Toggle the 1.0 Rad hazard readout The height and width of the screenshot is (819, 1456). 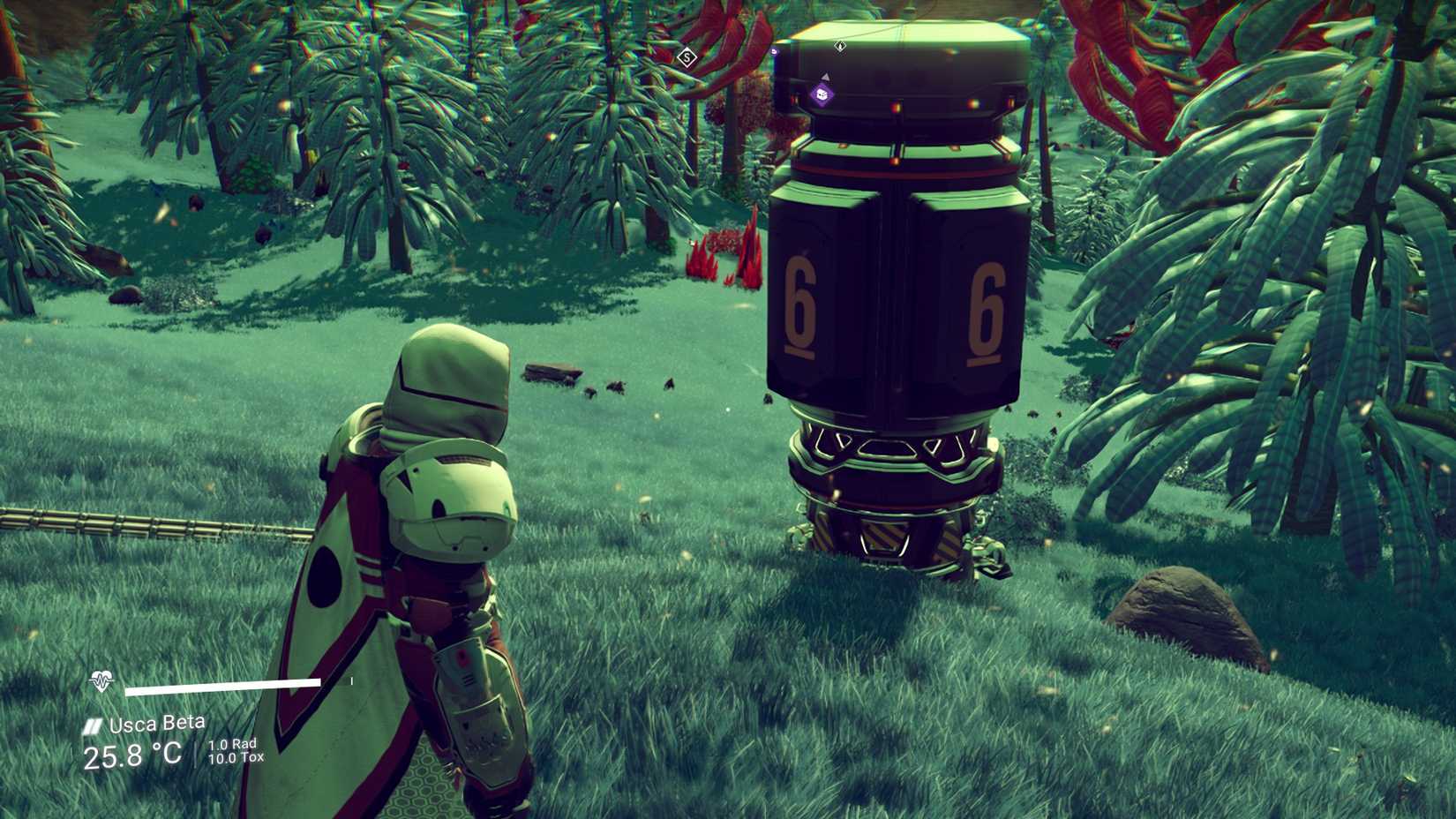(x=233, y=745)
